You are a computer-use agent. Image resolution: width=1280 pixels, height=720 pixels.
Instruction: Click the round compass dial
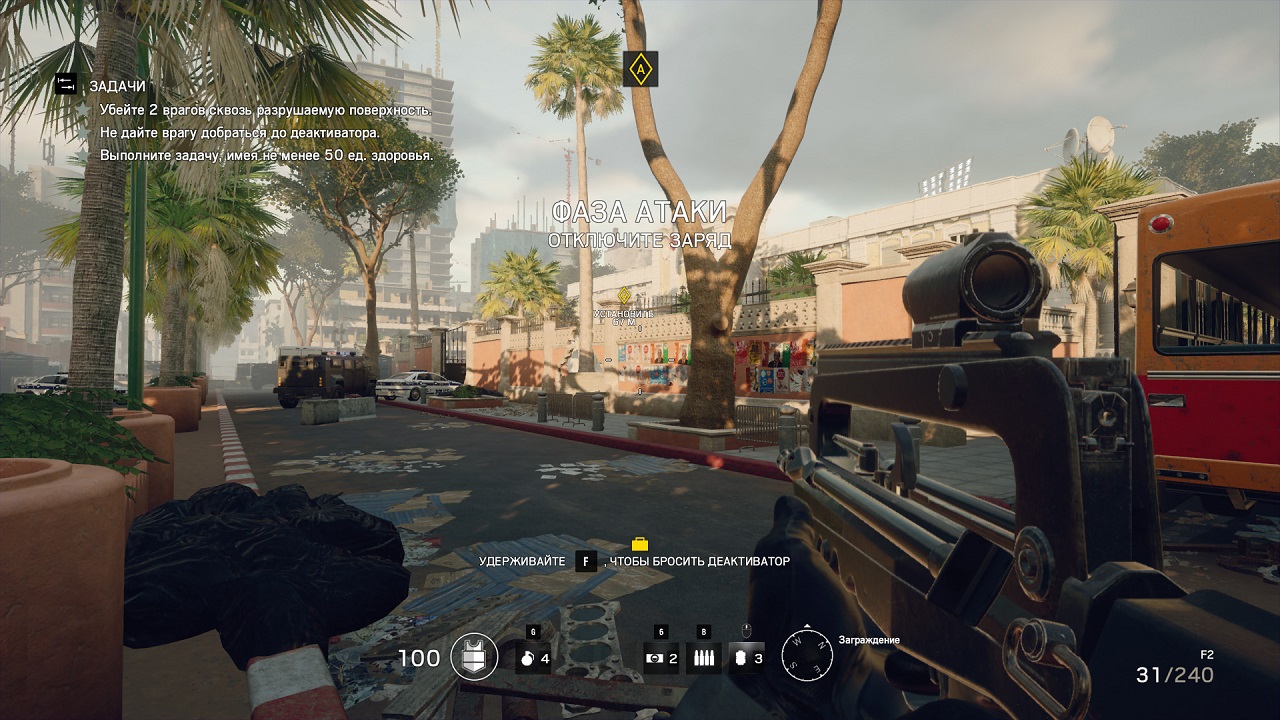[806, 656]
